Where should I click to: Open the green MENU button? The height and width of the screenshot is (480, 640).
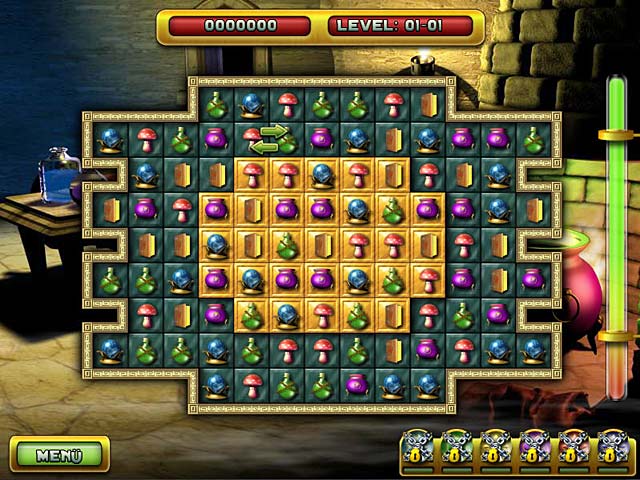coord(59,455)
